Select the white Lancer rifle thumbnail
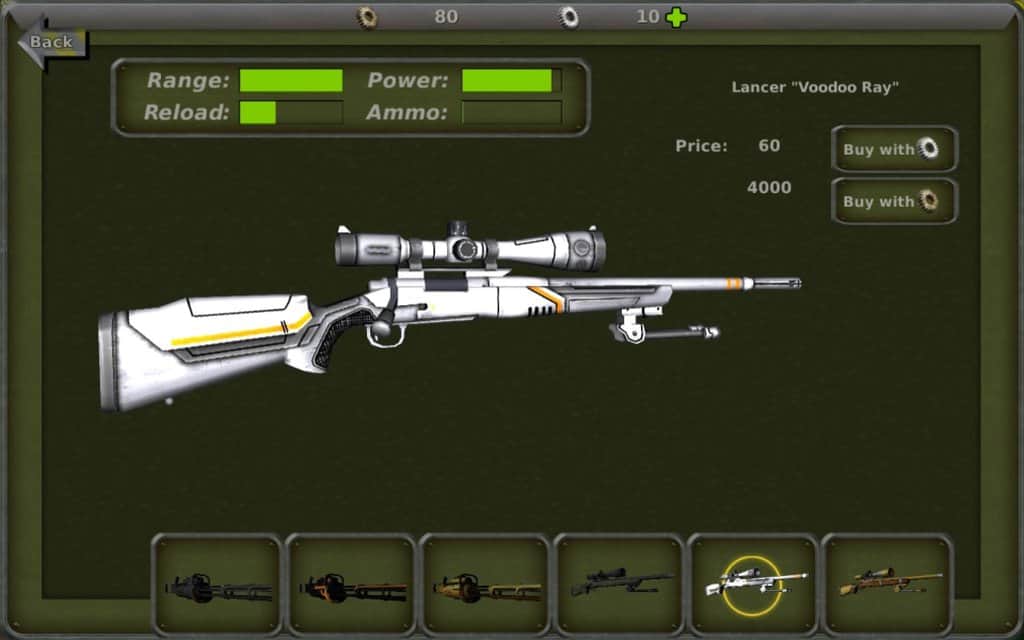The width and height of the screenshot is (1024, 640). tap(754, 585)
